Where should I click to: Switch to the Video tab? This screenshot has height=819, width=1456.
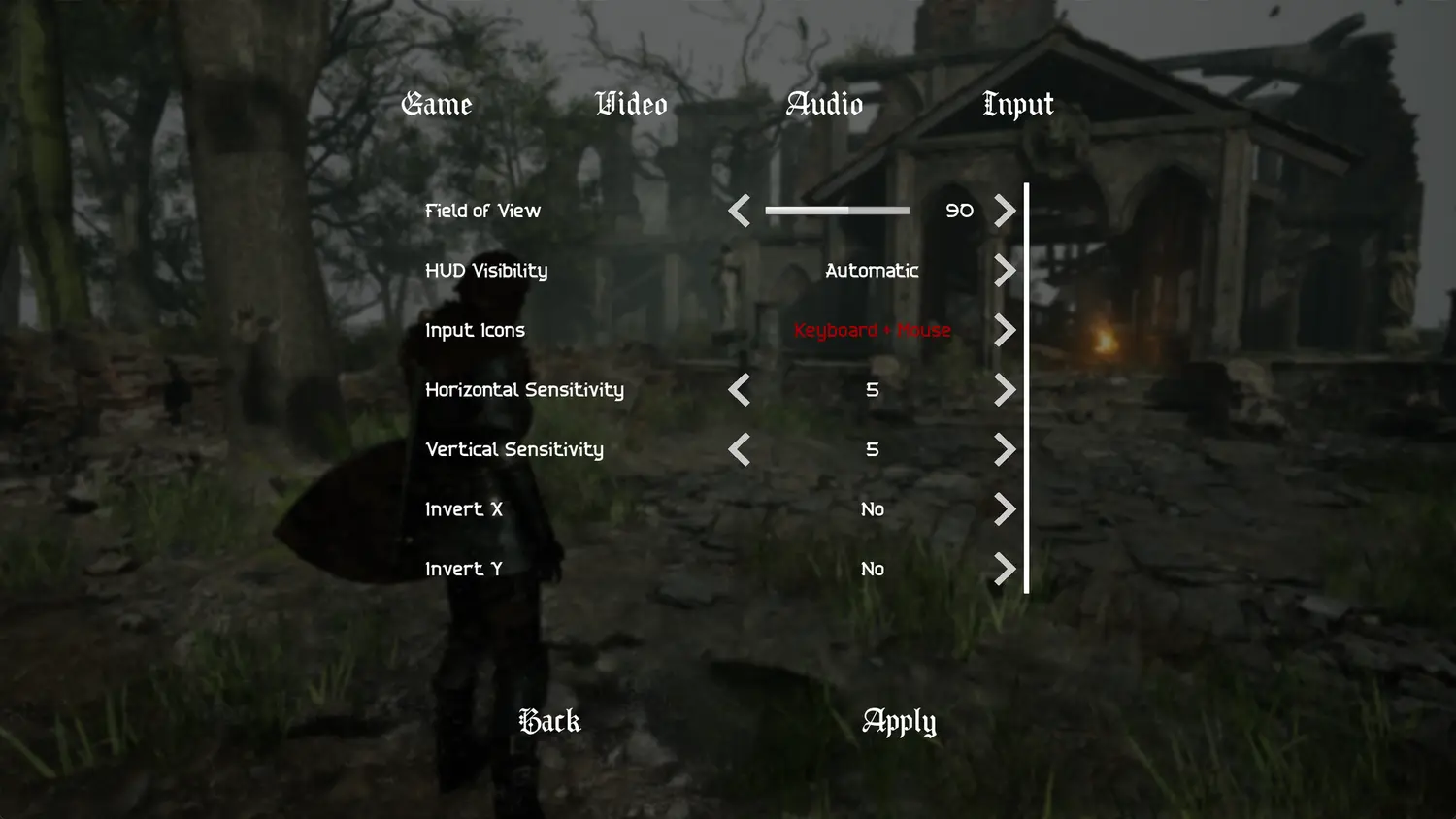pyautogui.click(x=631, y=104)
